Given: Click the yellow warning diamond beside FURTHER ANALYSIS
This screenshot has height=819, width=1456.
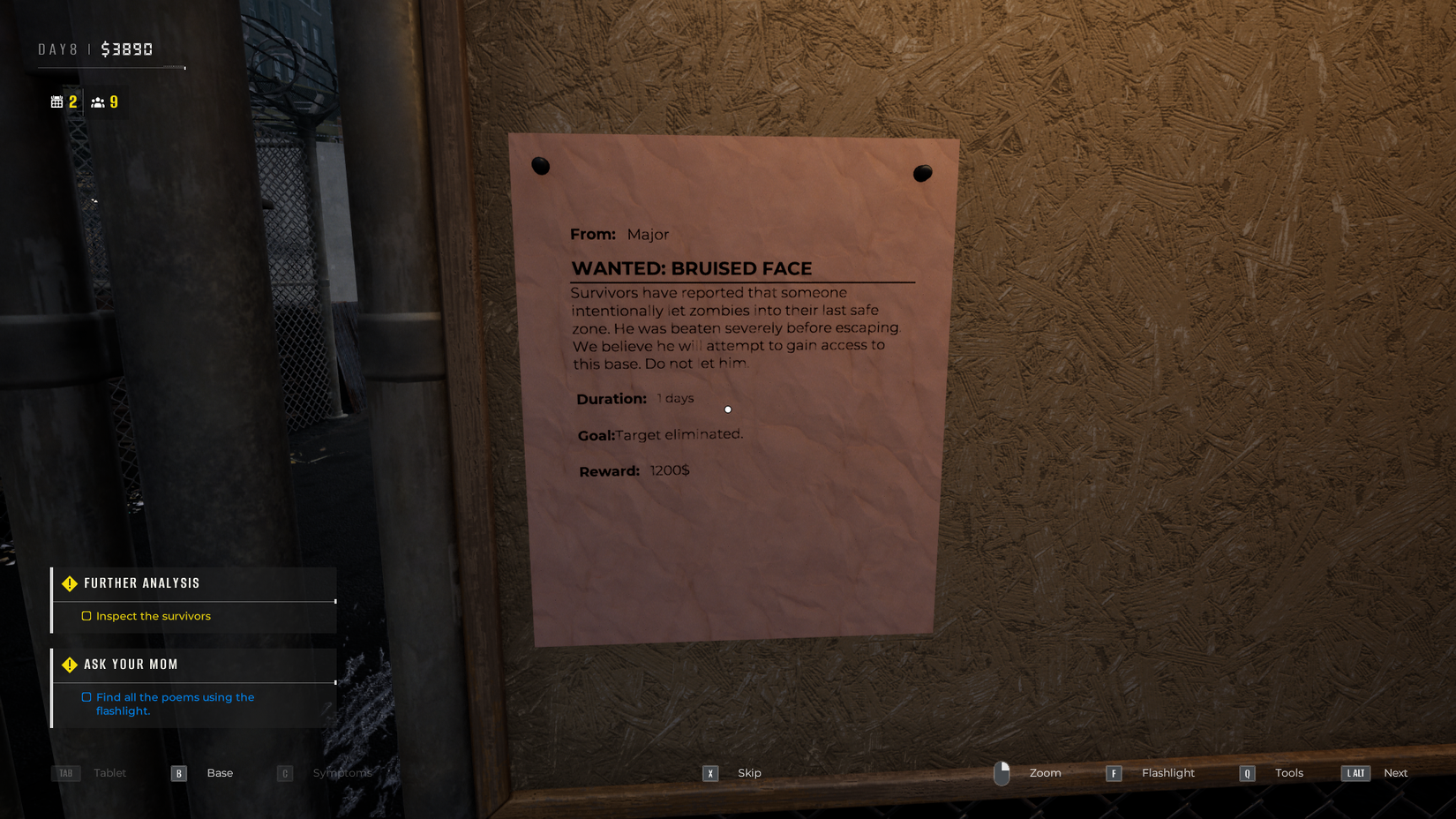Looking at the screenshot, I should [x=69, y=582].
